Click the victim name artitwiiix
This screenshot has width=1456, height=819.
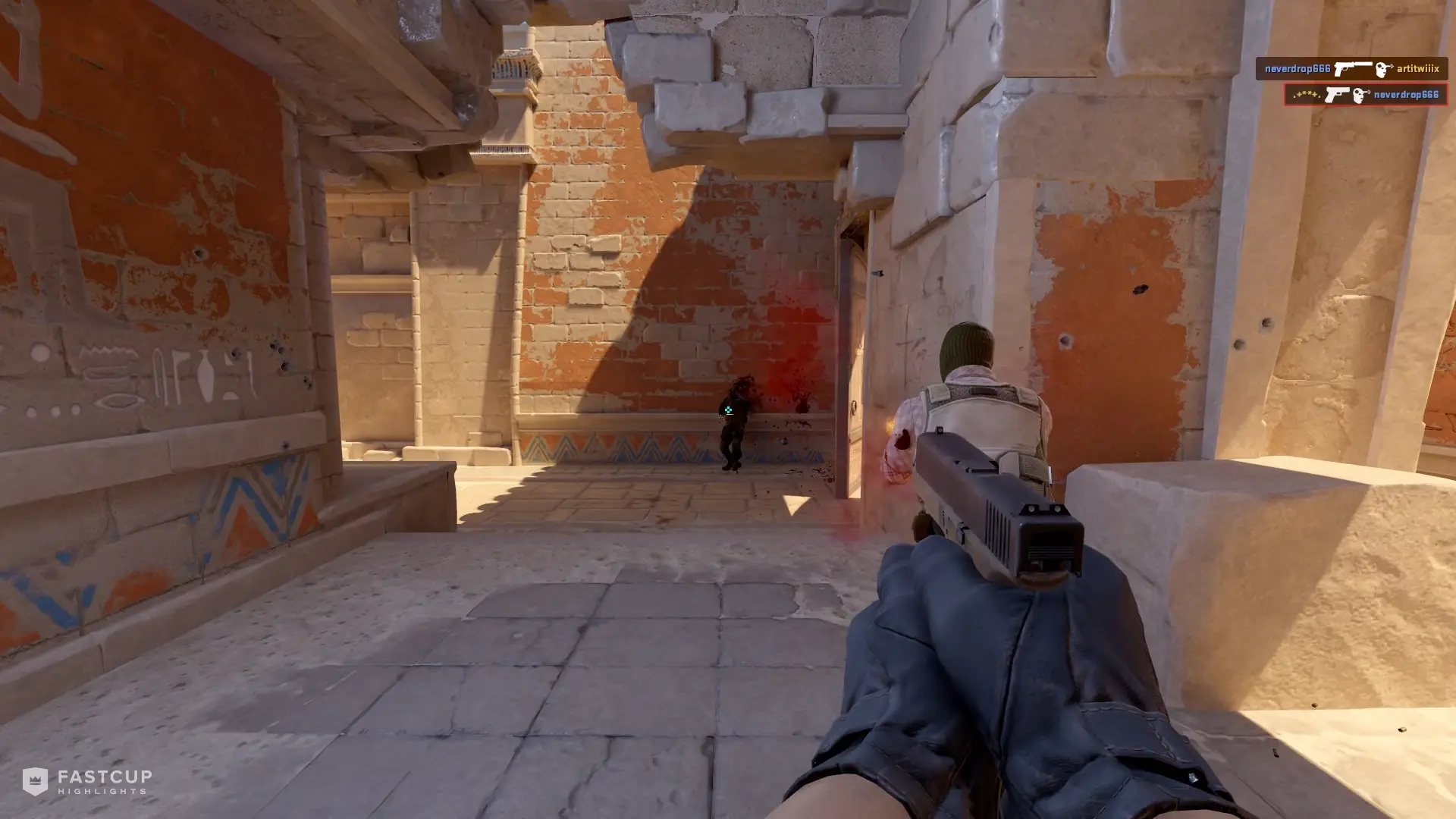point(1417,70)
